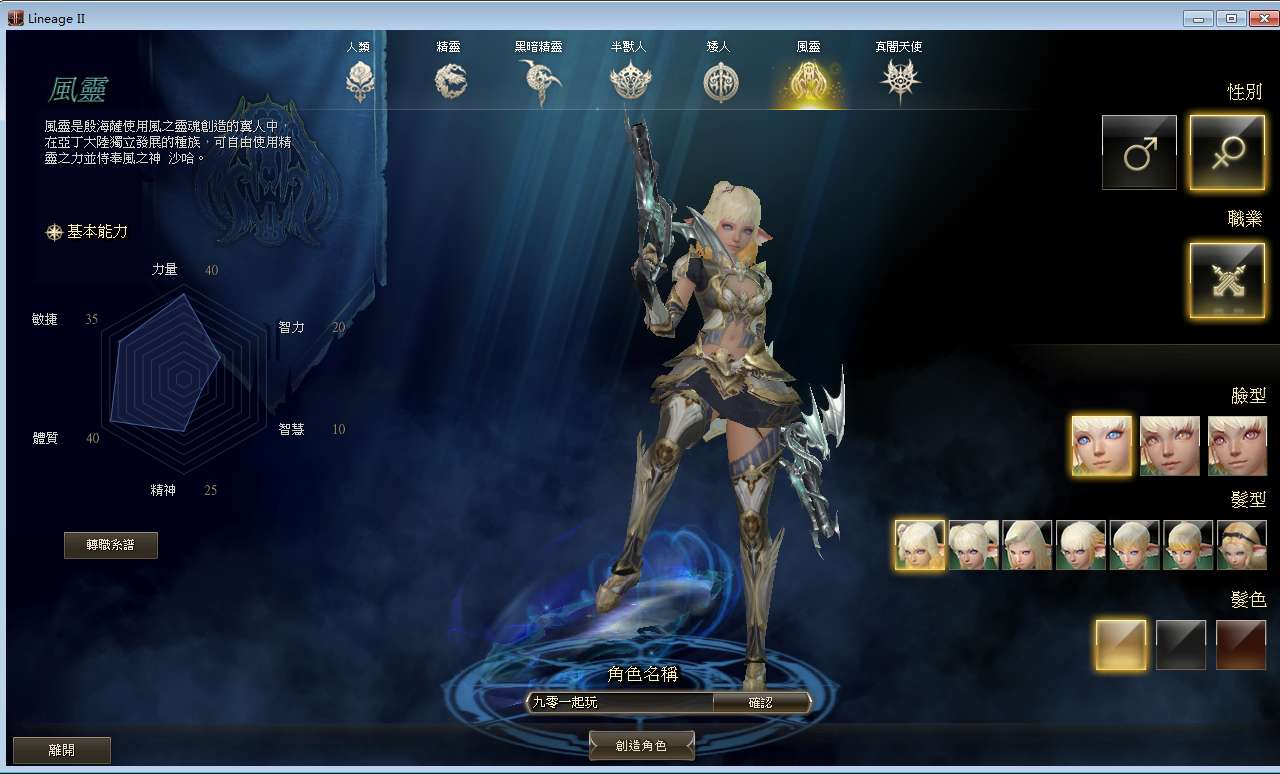This screenshot has height=774, width=1280.
Task: Click the 確認 name confirm button
Action: 761,702
